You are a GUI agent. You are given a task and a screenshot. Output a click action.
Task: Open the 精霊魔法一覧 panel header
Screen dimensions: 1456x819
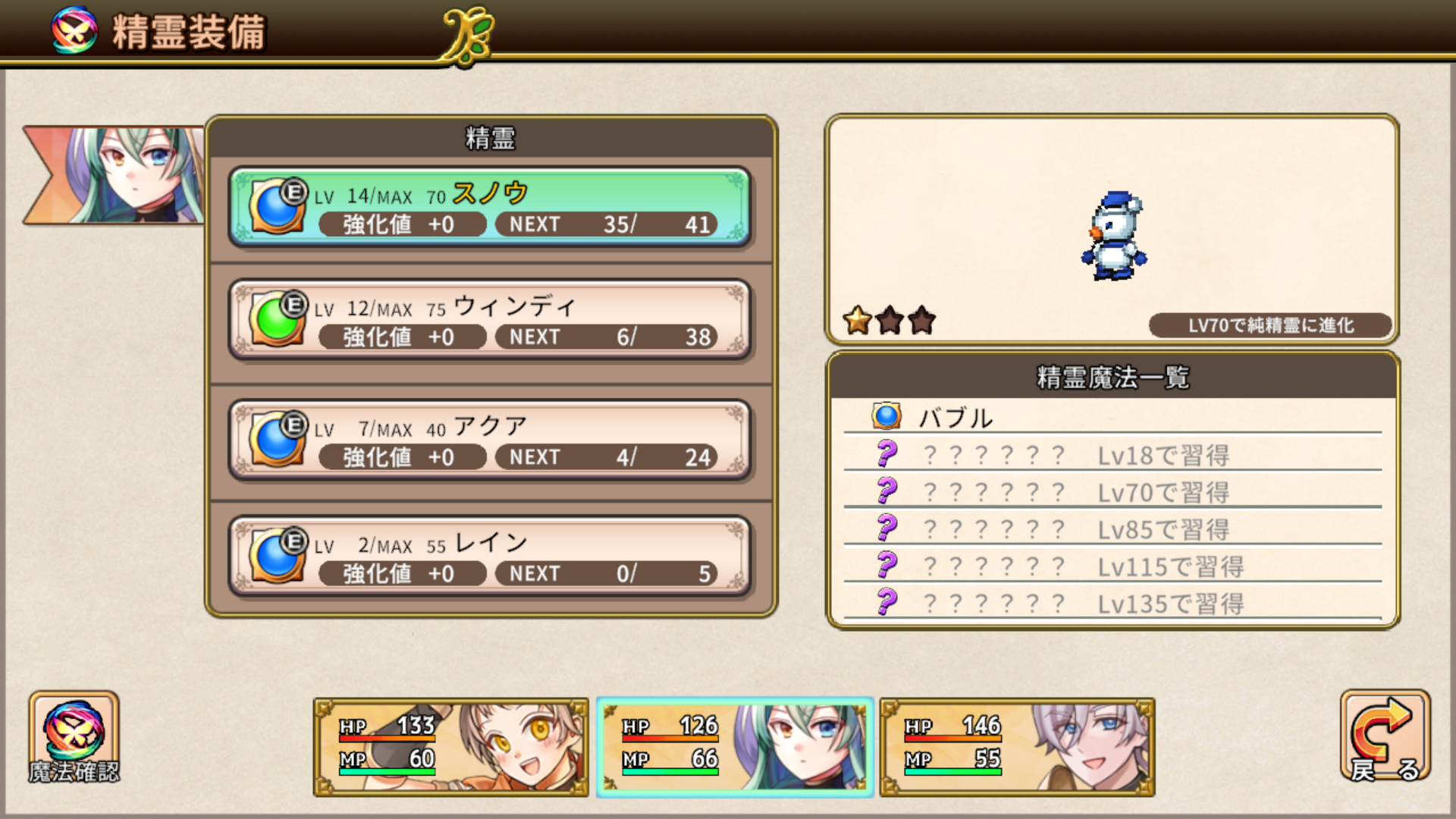pyautogui.click(x=1112, y=375)
